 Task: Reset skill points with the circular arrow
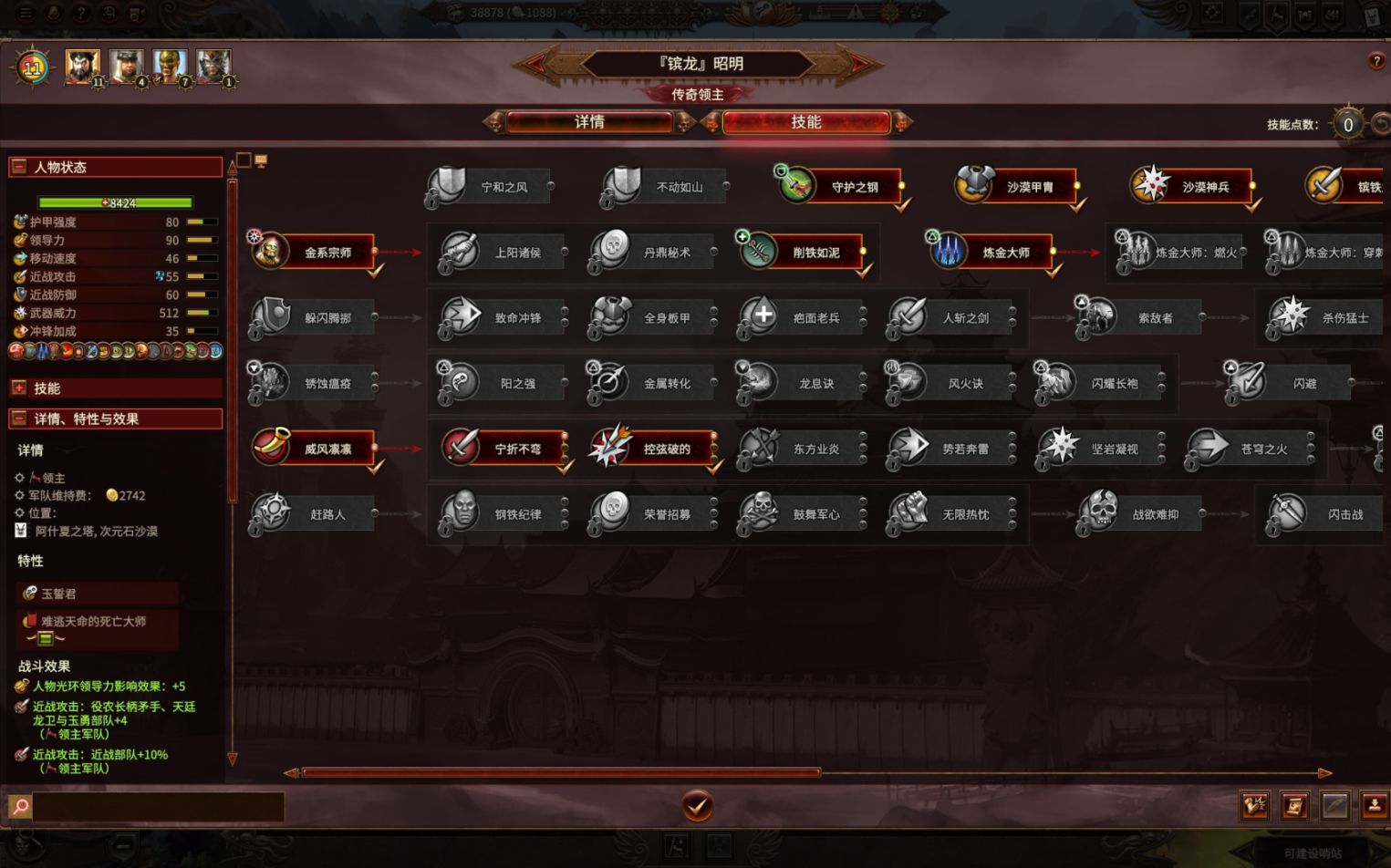1381,124
